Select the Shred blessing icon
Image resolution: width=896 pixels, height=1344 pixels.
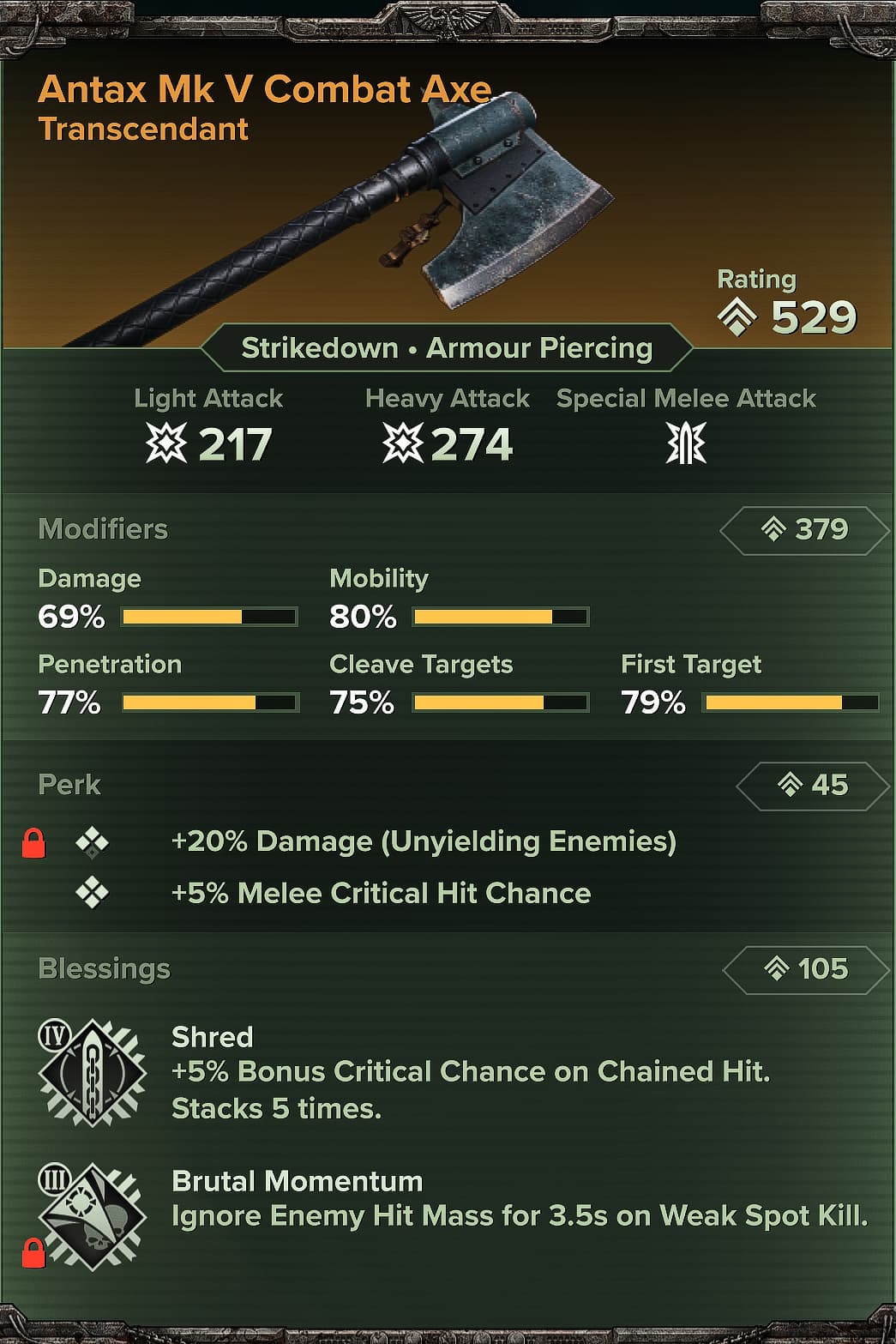tap(93, 1072)
